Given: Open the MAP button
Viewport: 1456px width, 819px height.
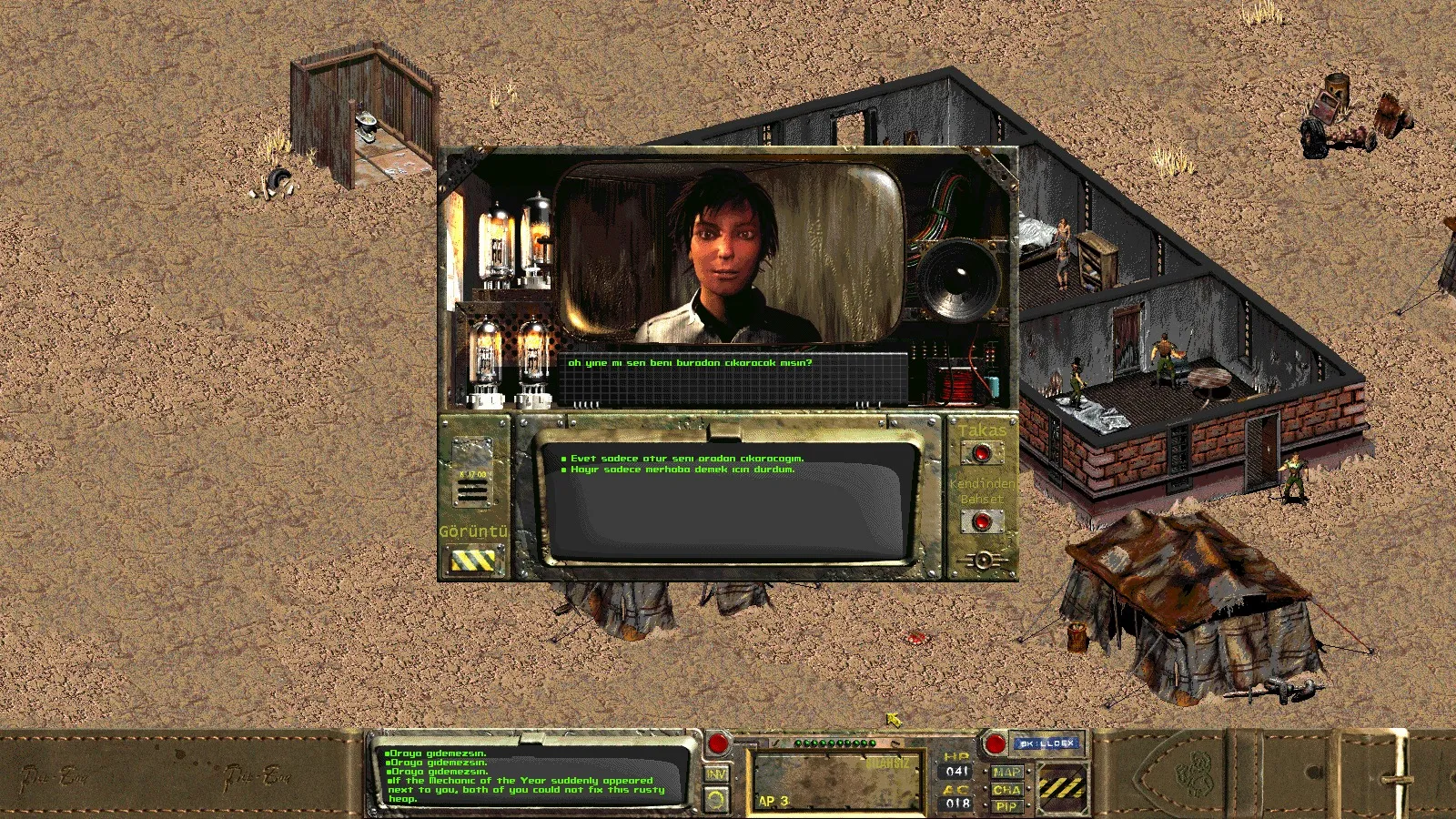Looking at the screenshot, I should coord(1006,773).
